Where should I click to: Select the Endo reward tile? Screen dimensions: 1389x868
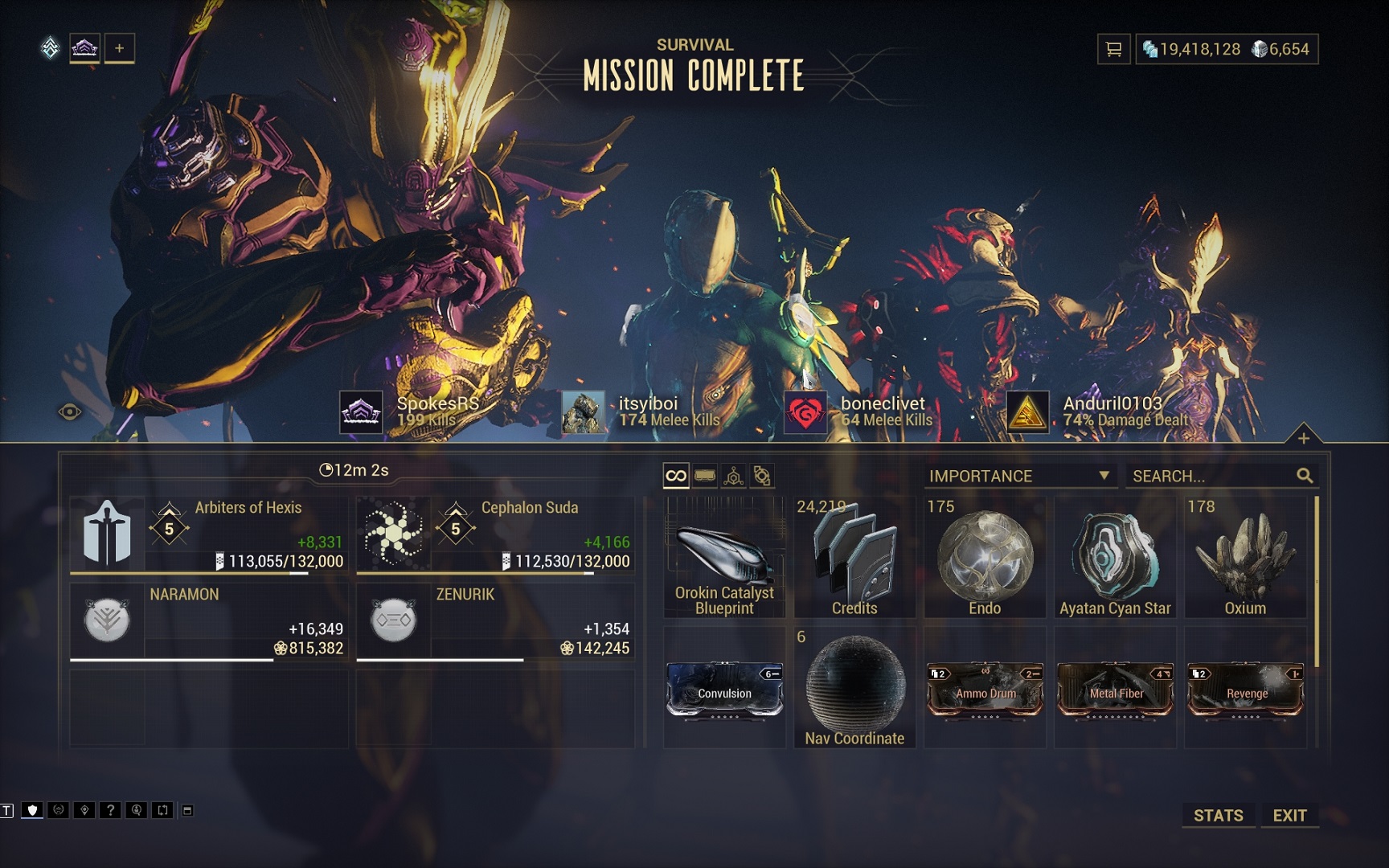point(985,557)
